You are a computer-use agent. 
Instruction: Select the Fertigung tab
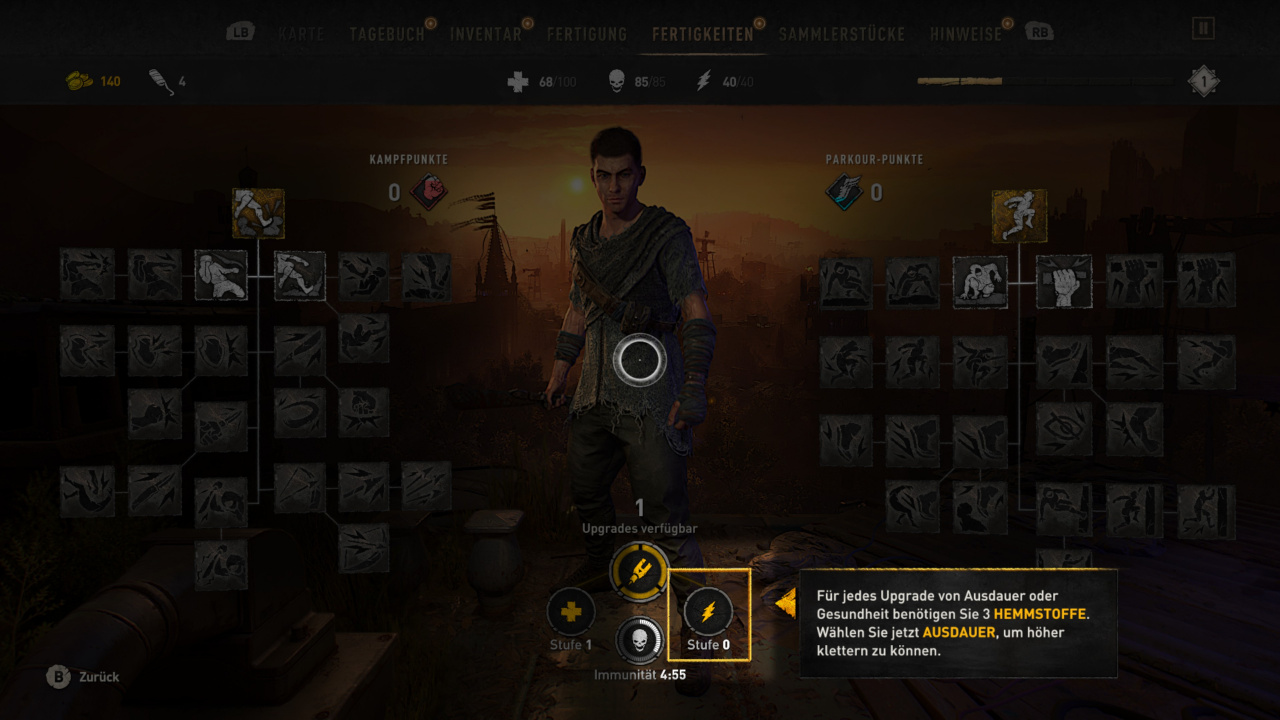point(587,34)
